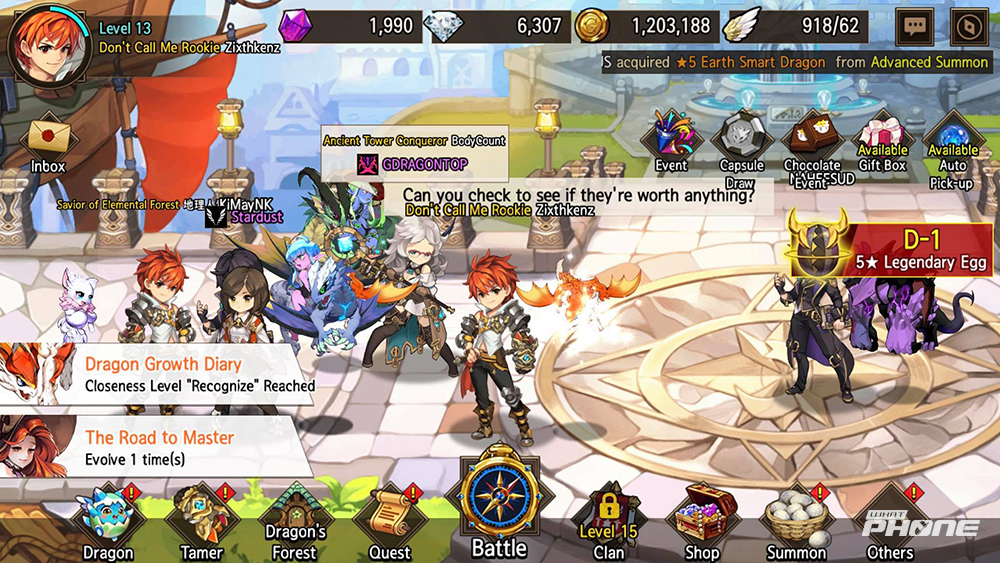Claim the Available Gift Box
The image size is (1000, 563).
[882, 140]
